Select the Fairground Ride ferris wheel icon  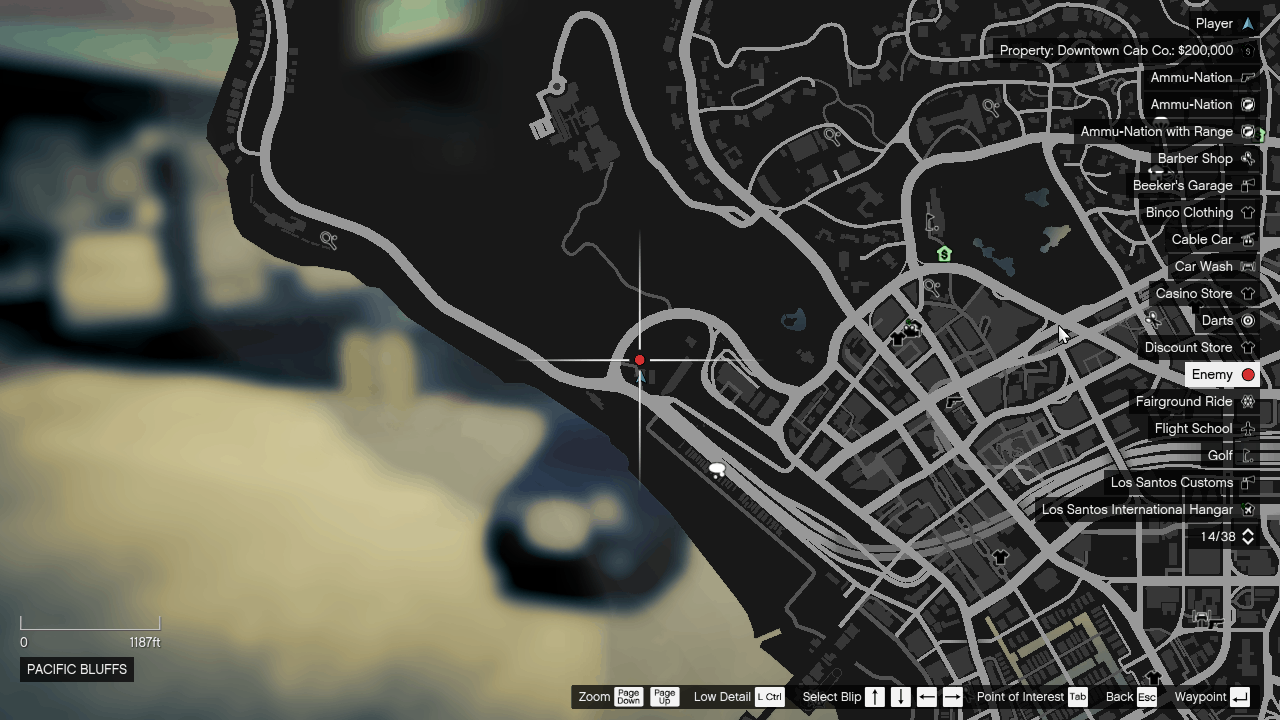1248,401
